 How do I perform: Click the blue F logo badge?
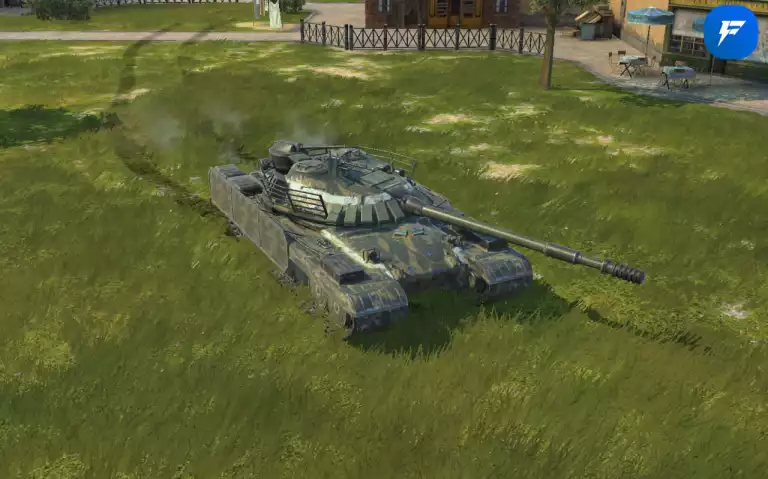730,31
